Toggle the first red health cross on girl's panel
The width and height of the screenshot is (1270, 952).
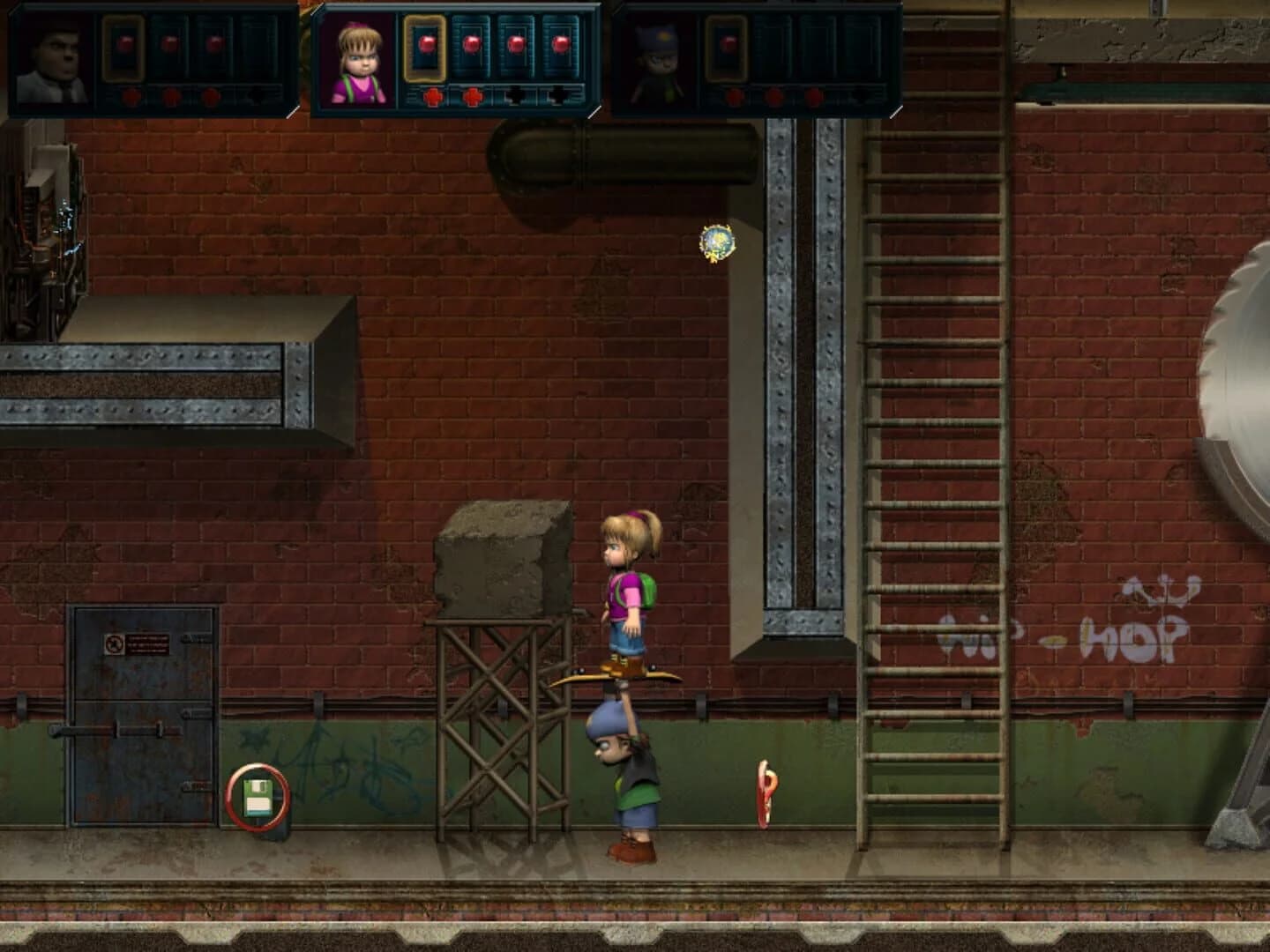(x=434, y=95)
